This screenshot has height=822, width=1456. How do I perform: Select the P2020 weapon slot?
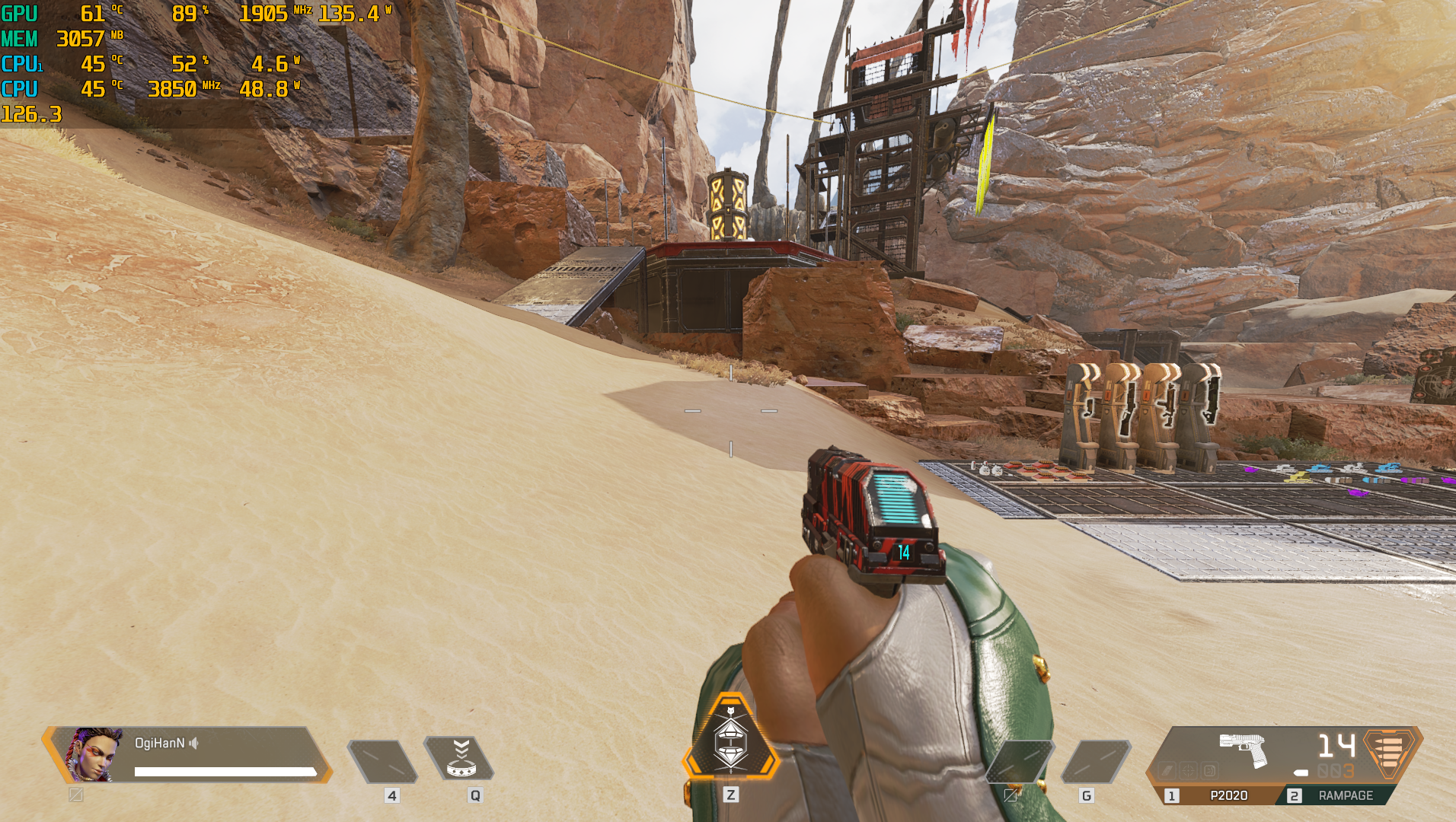tap(1218, 795)
